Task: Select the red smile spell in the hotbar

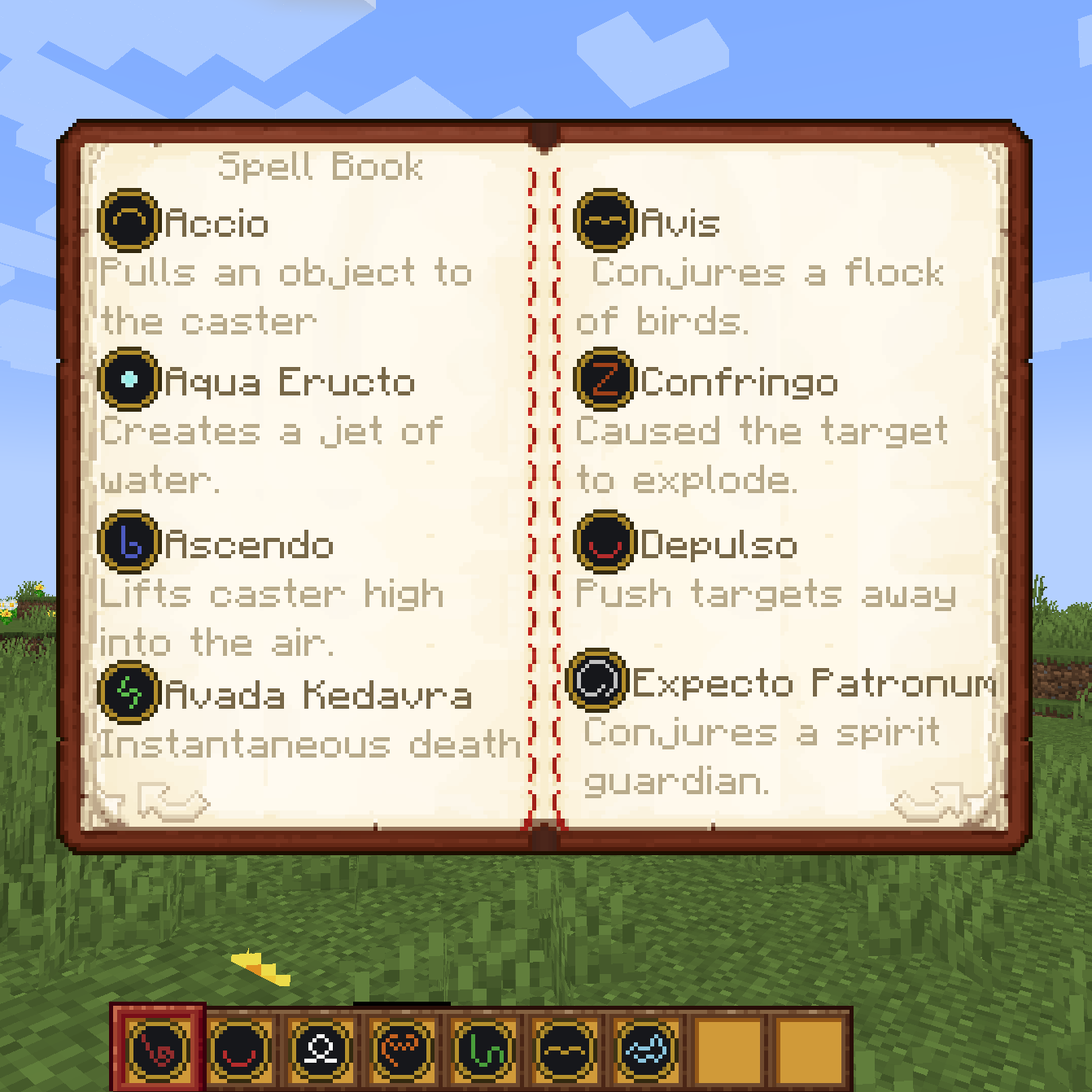Action: click(239, 1050)
